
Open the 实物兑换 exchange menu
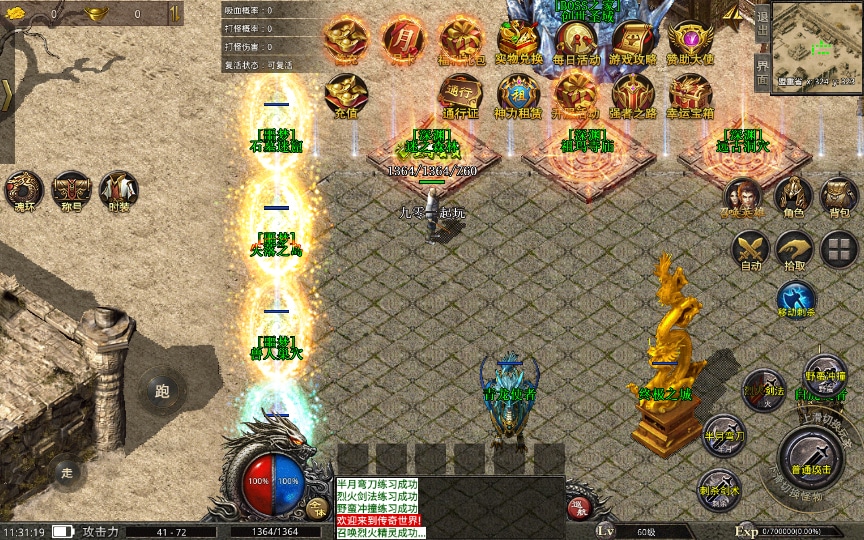[x=519, y=38]
